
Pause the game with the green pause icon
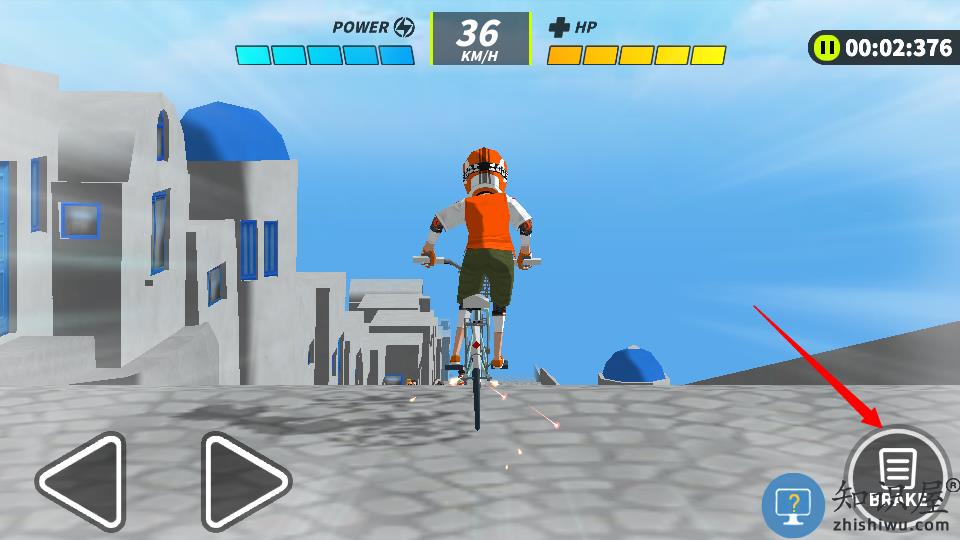coord(827,47)
